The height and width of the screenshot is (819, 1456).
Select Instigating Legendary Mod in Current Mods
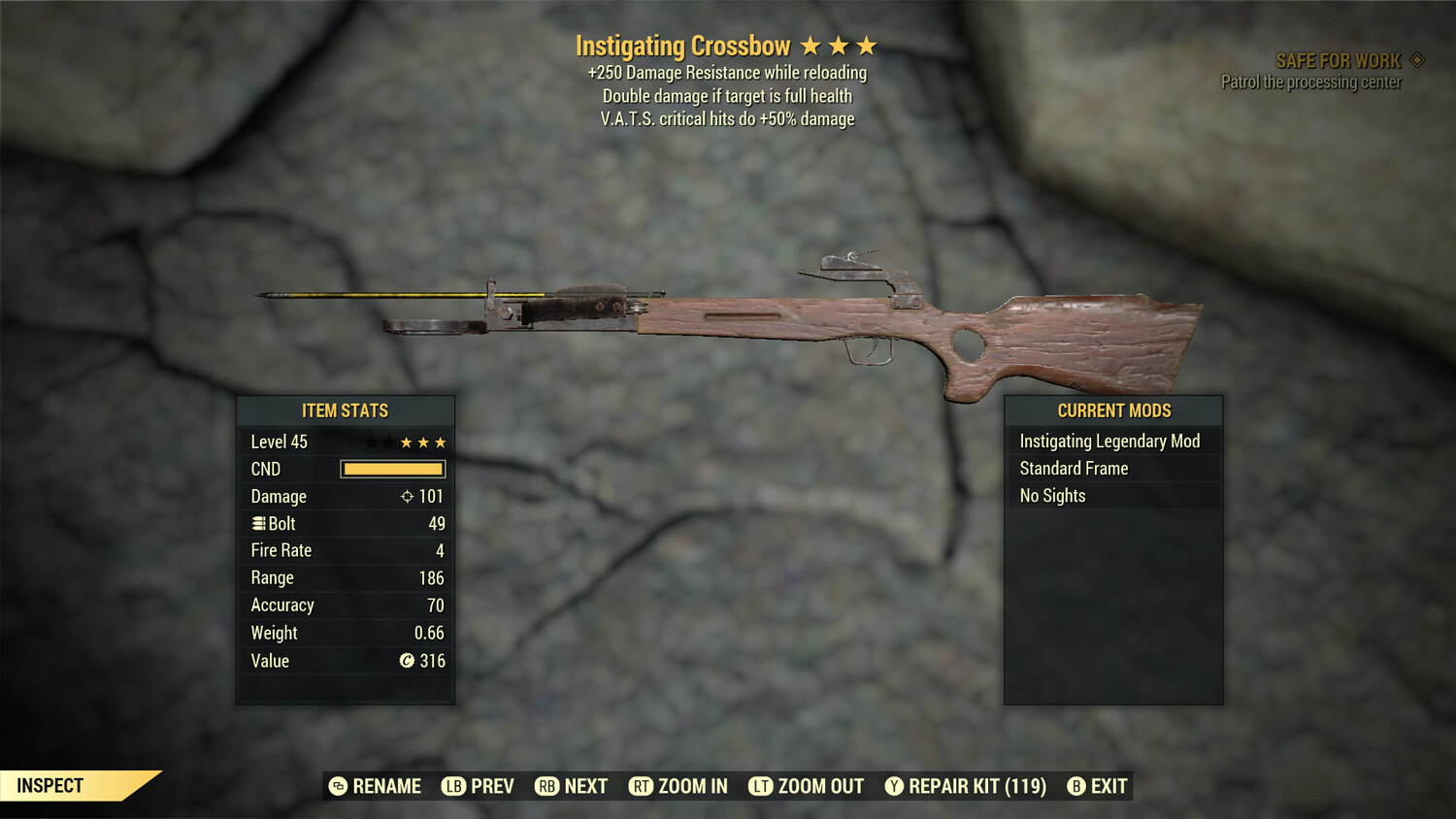1109,441
